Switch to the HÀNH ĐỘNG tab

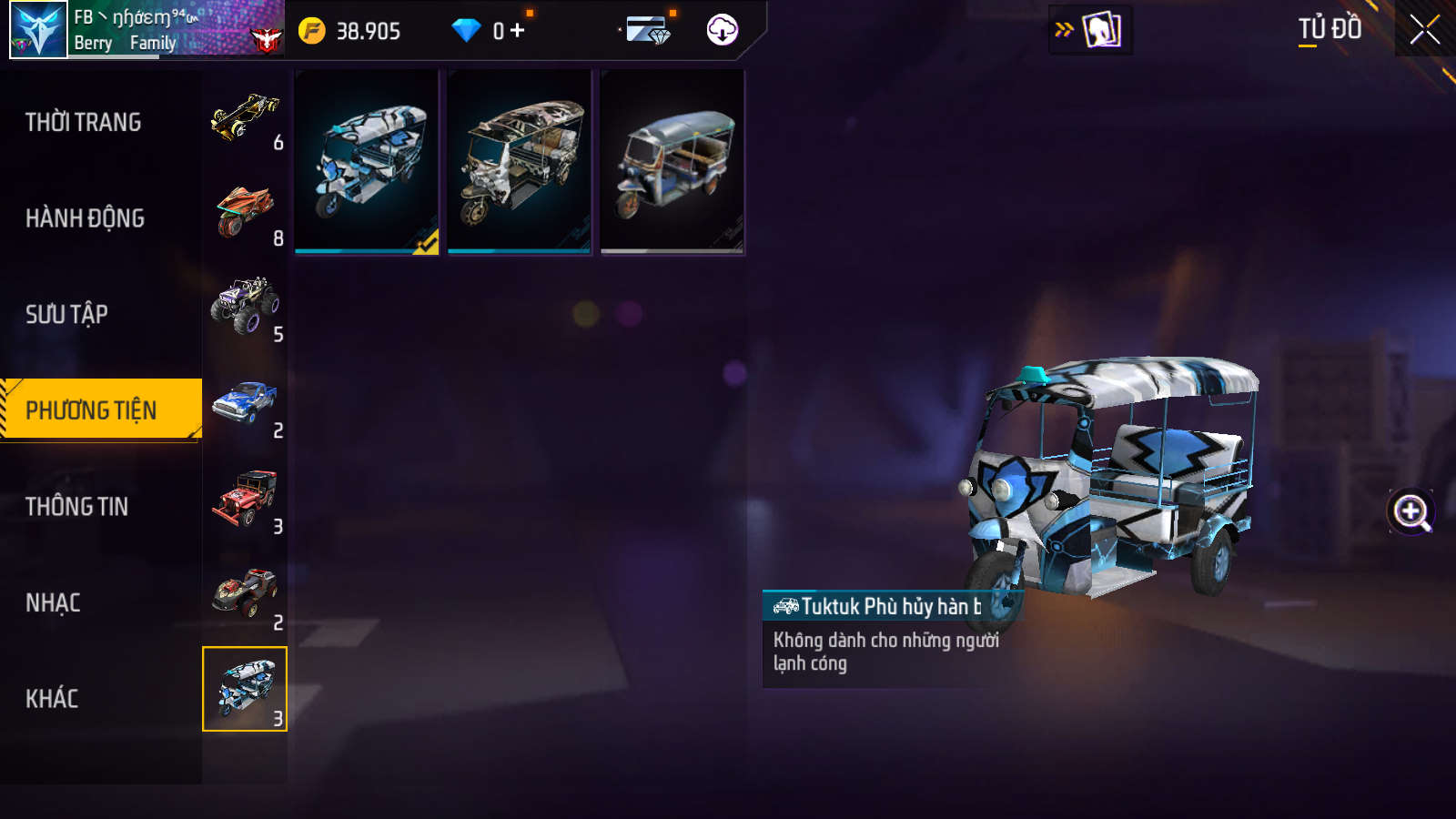click(85, 218)
